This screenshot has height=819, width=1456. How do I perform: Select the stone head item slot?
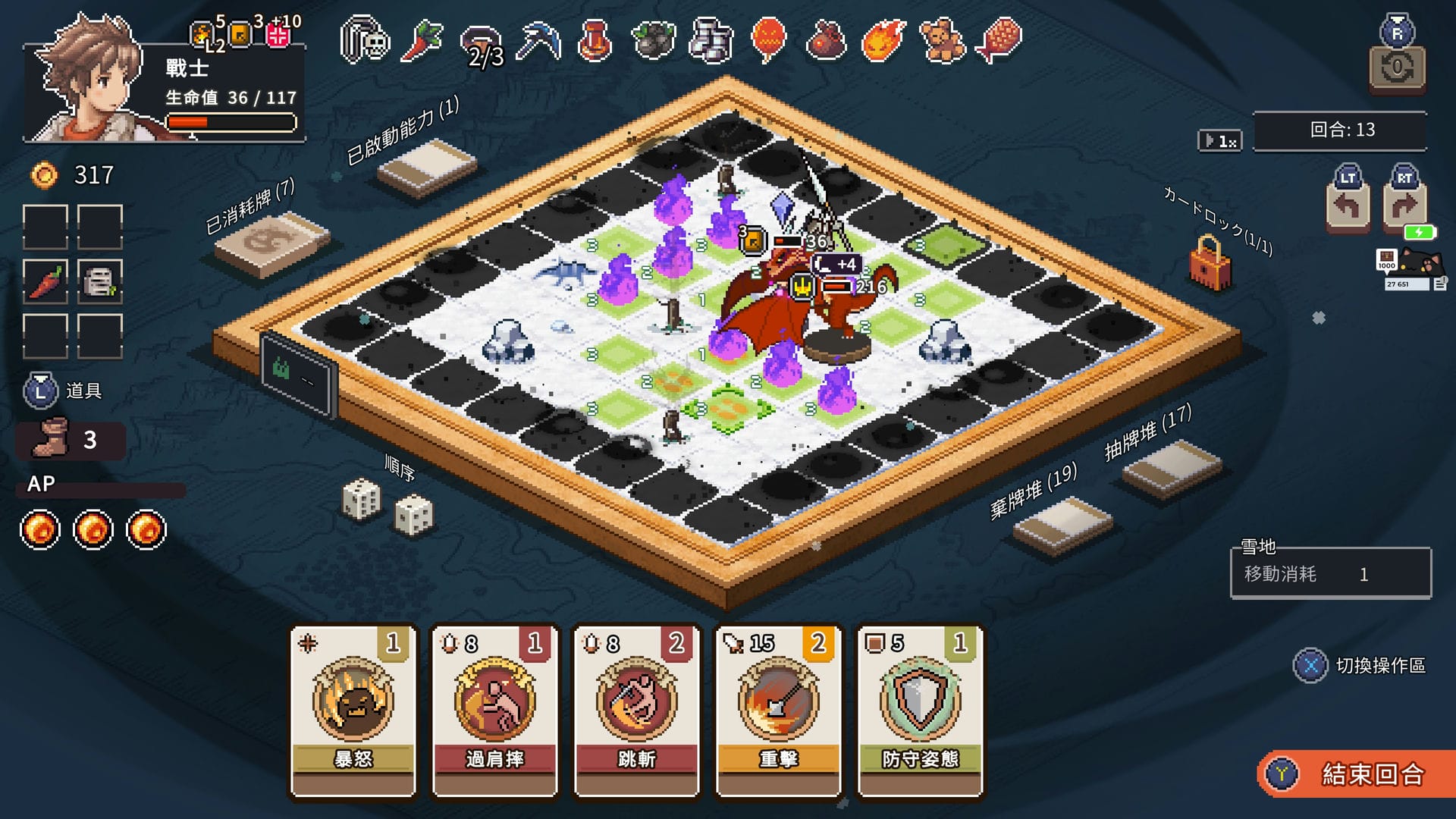(99, 281)
